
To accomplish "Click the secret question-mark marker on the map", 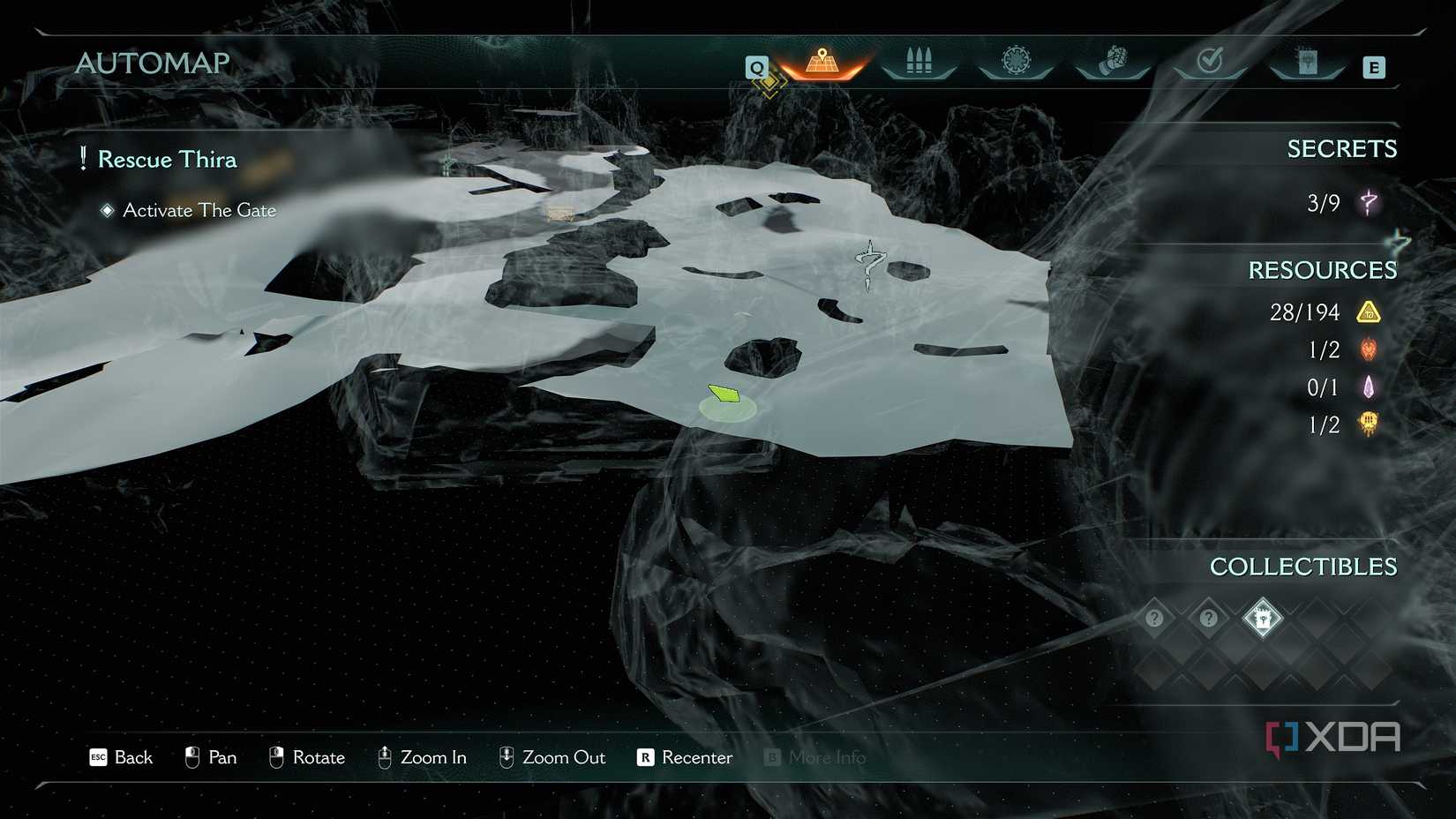I will pos(870,264).
